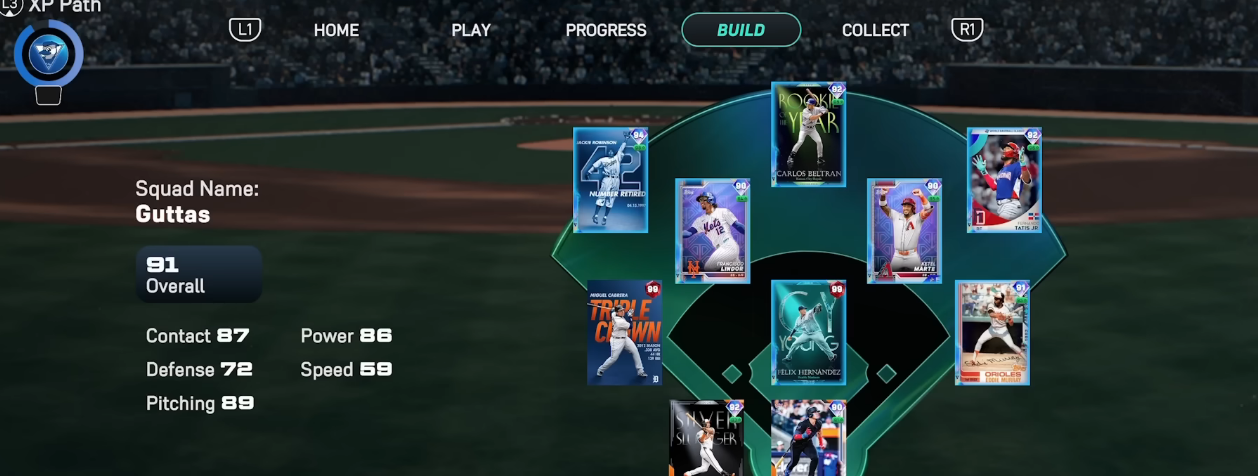Choose the Silver Slugger card
This screenshot has width=1258, height=476.
pos(706,438)
